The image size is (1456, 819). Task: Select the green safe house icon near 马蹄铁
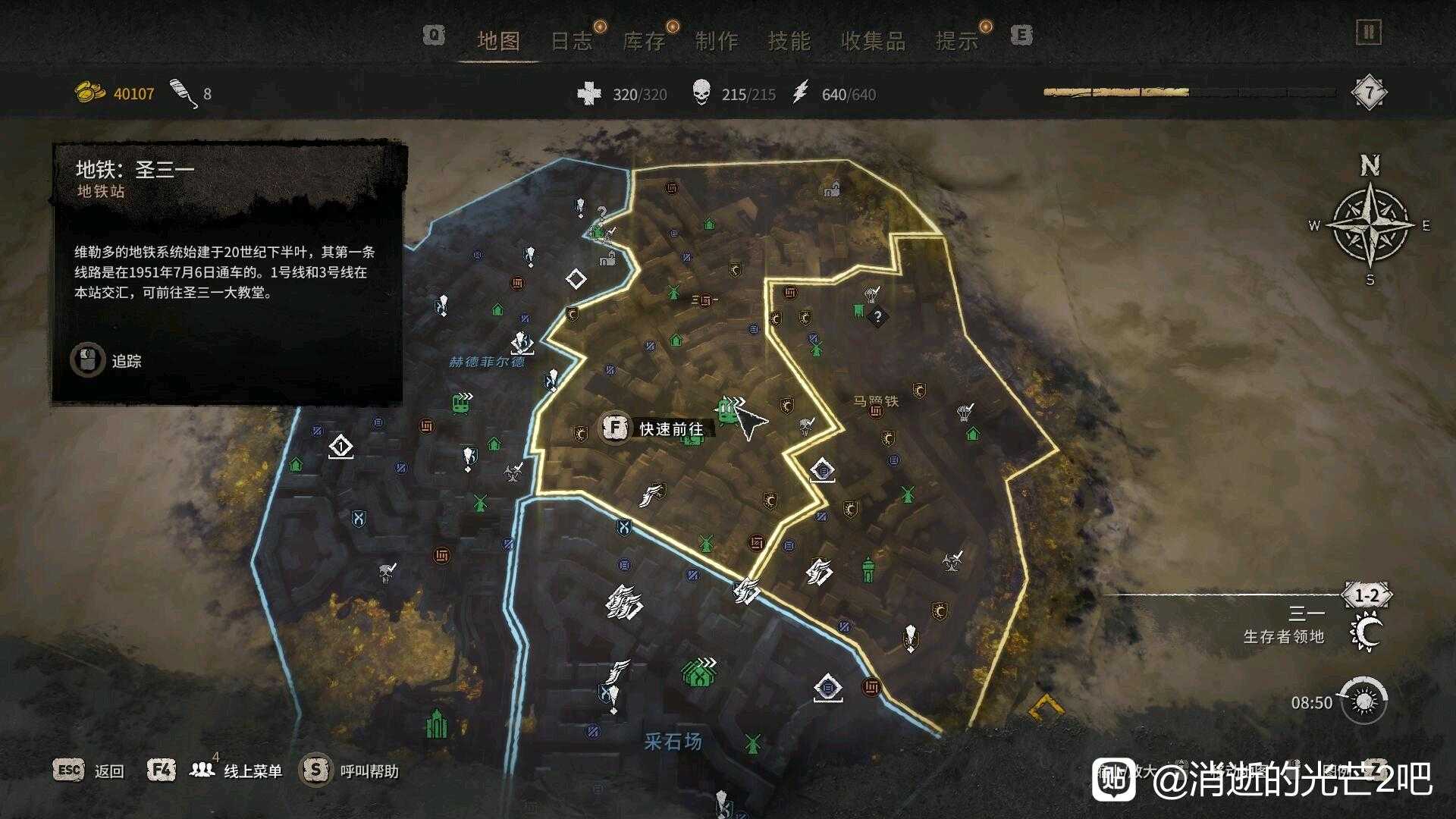point(972,432)
